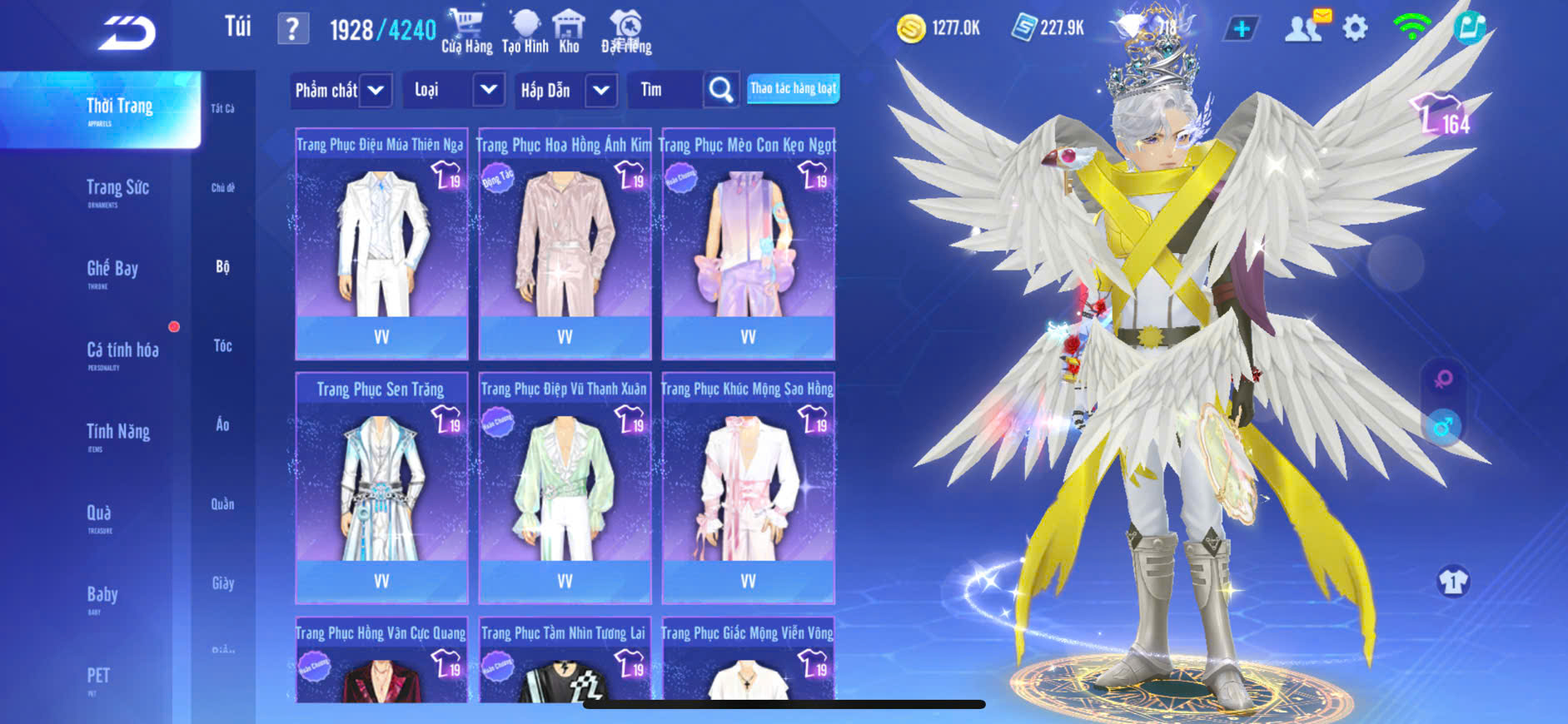Choose Trang Phục Sen Trắng outfit
1568x724 pixels.
[381, 488]
